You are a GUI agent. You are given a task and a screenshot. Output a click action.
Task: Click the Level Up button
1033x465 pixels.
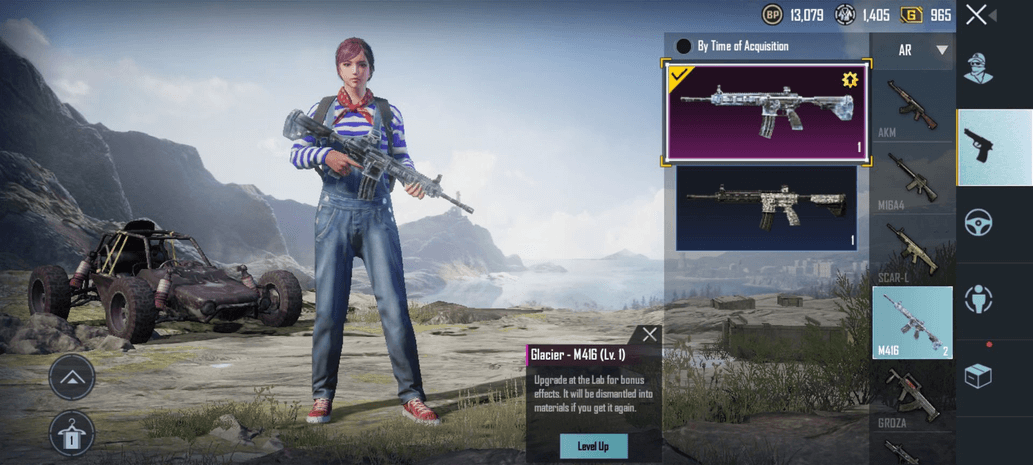point(593,445)
